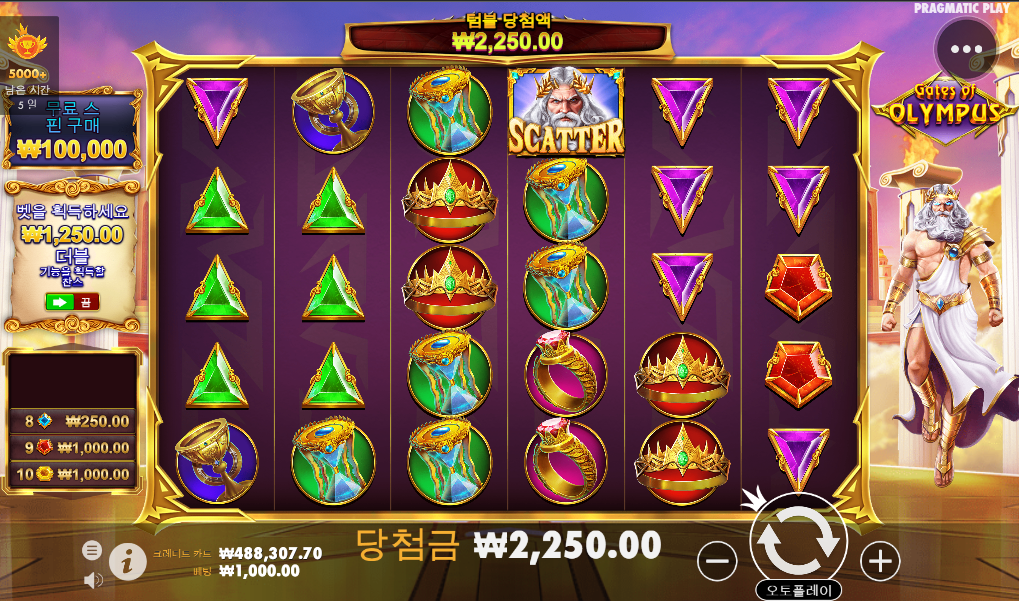Open the hamburger settings menu

coord(92,549)
